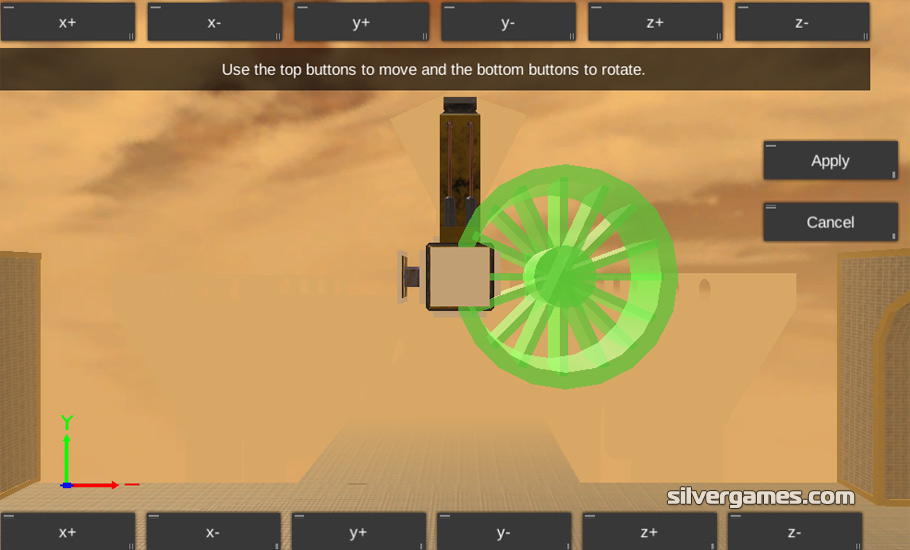Viewport: 910px width, 550px height.
Task: Rotate with the bottom x+ button
Action: [x=68, y=532]
